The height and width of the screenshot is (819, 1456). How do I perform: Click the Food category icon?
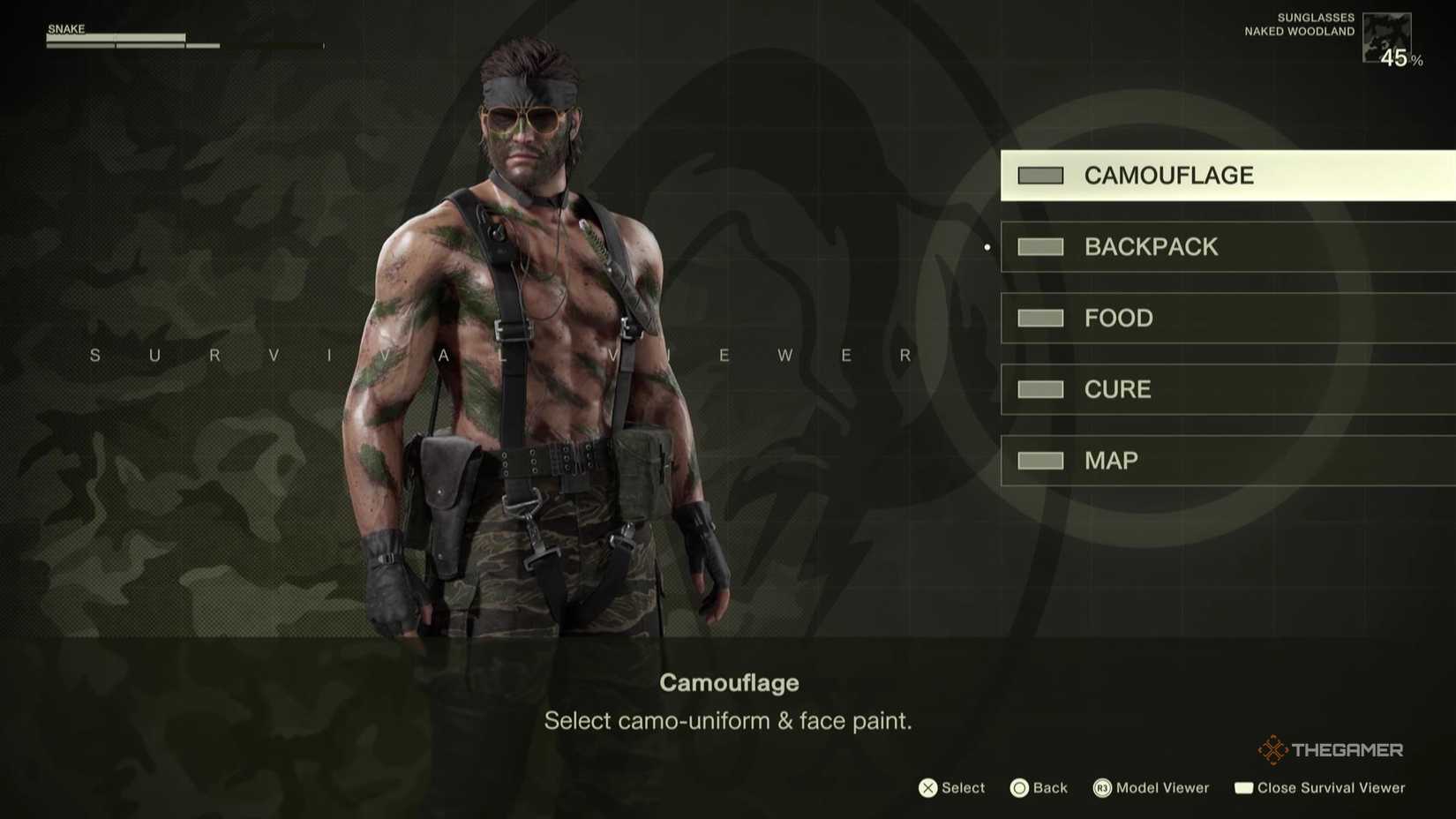pos(1039,318)
